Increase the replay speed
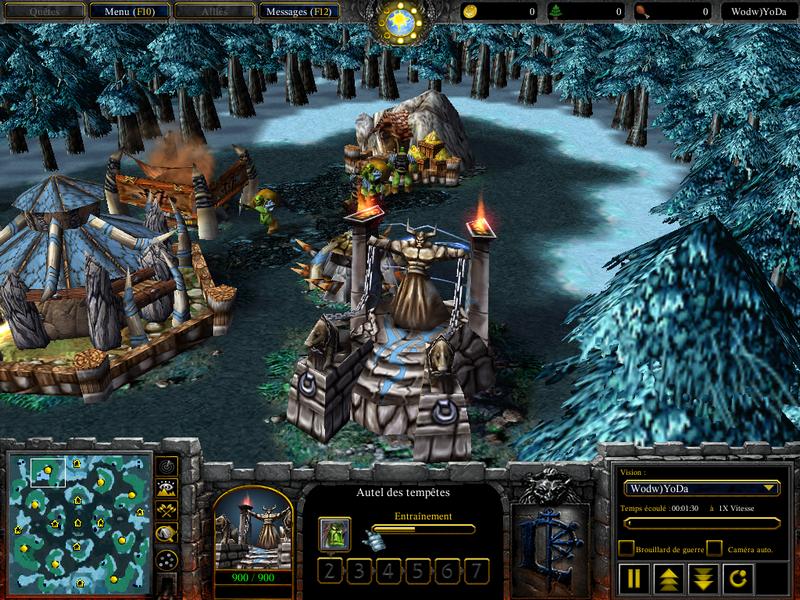Viewport: 800px width, 600px height. tap(667, 578)
